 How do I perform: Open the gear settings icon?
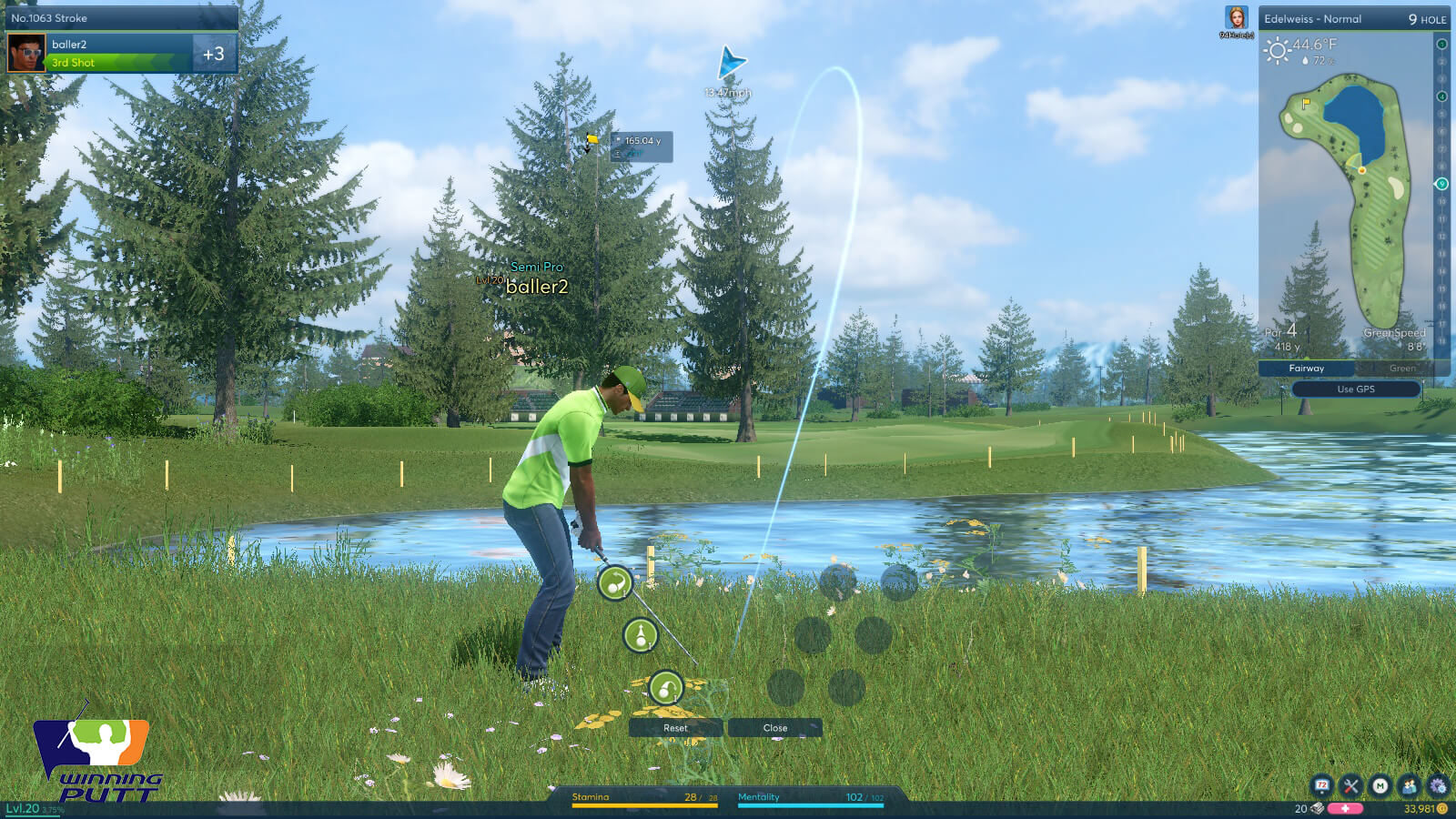(1438, 785)
